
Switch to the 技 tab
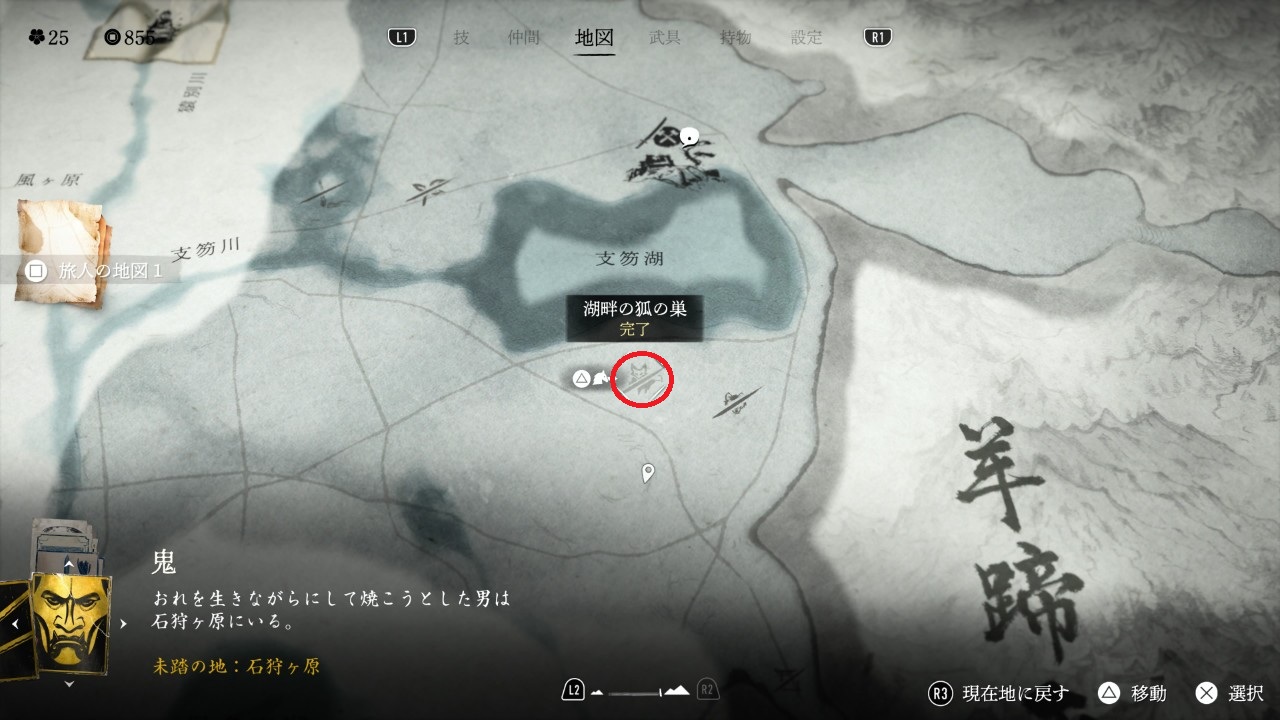click(x=461, y=38)
